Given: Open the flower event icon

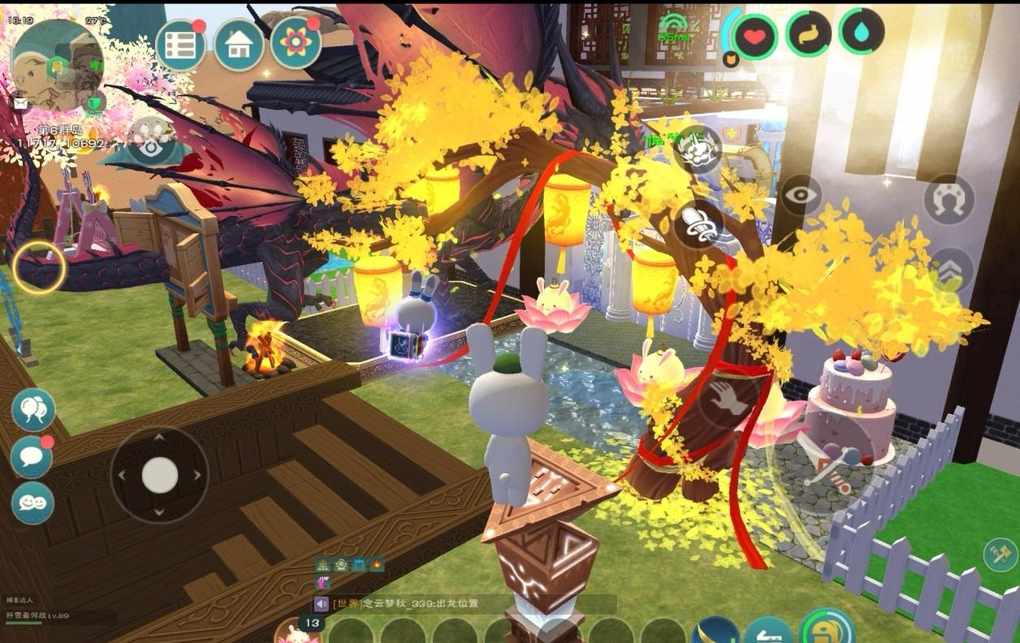Looking at the screenshot, I should pos(296,43).
